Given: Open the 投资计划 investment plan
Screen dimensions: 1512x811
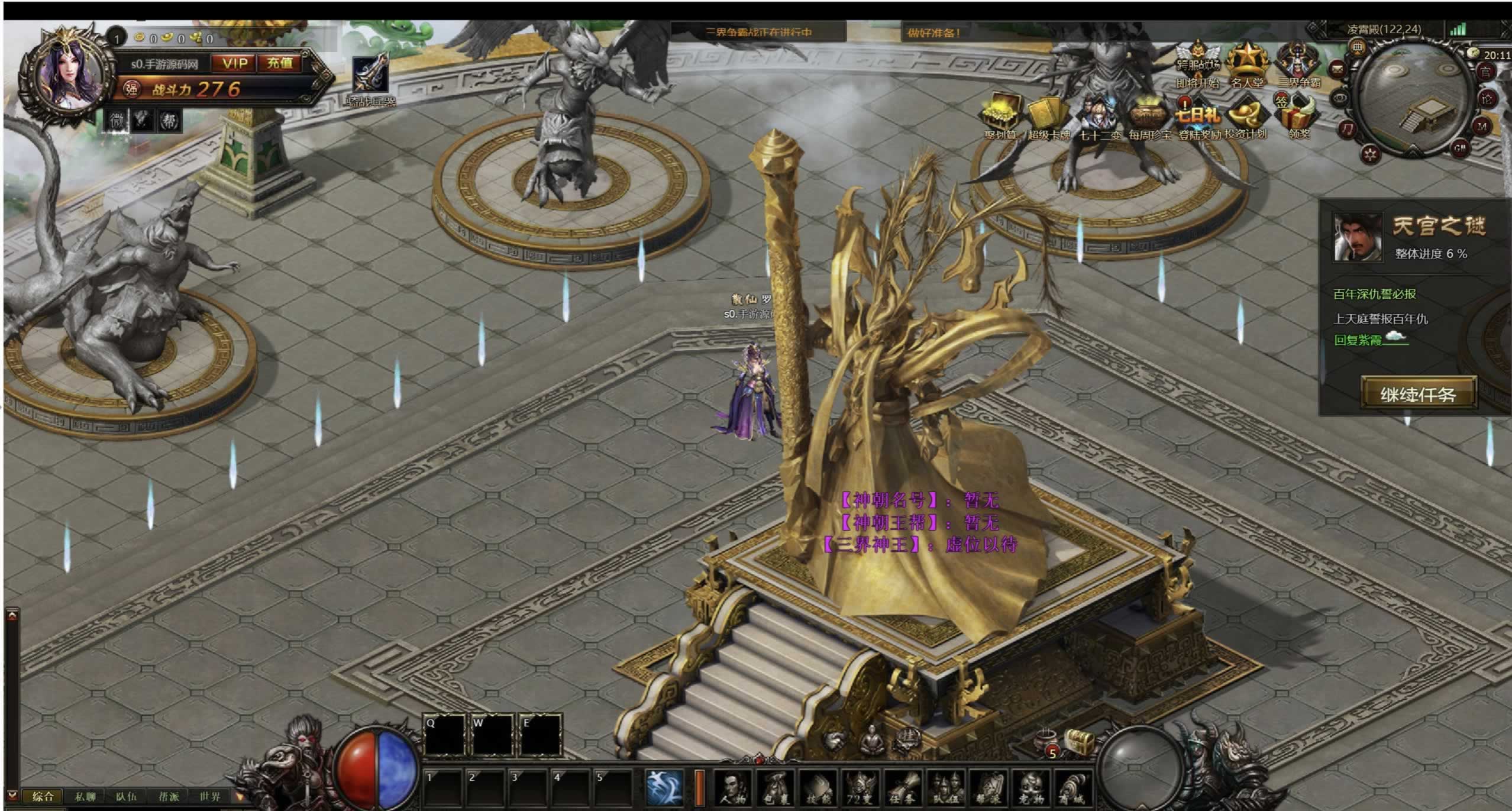Looking at the screenshot, I should [x=1246, y=117].
